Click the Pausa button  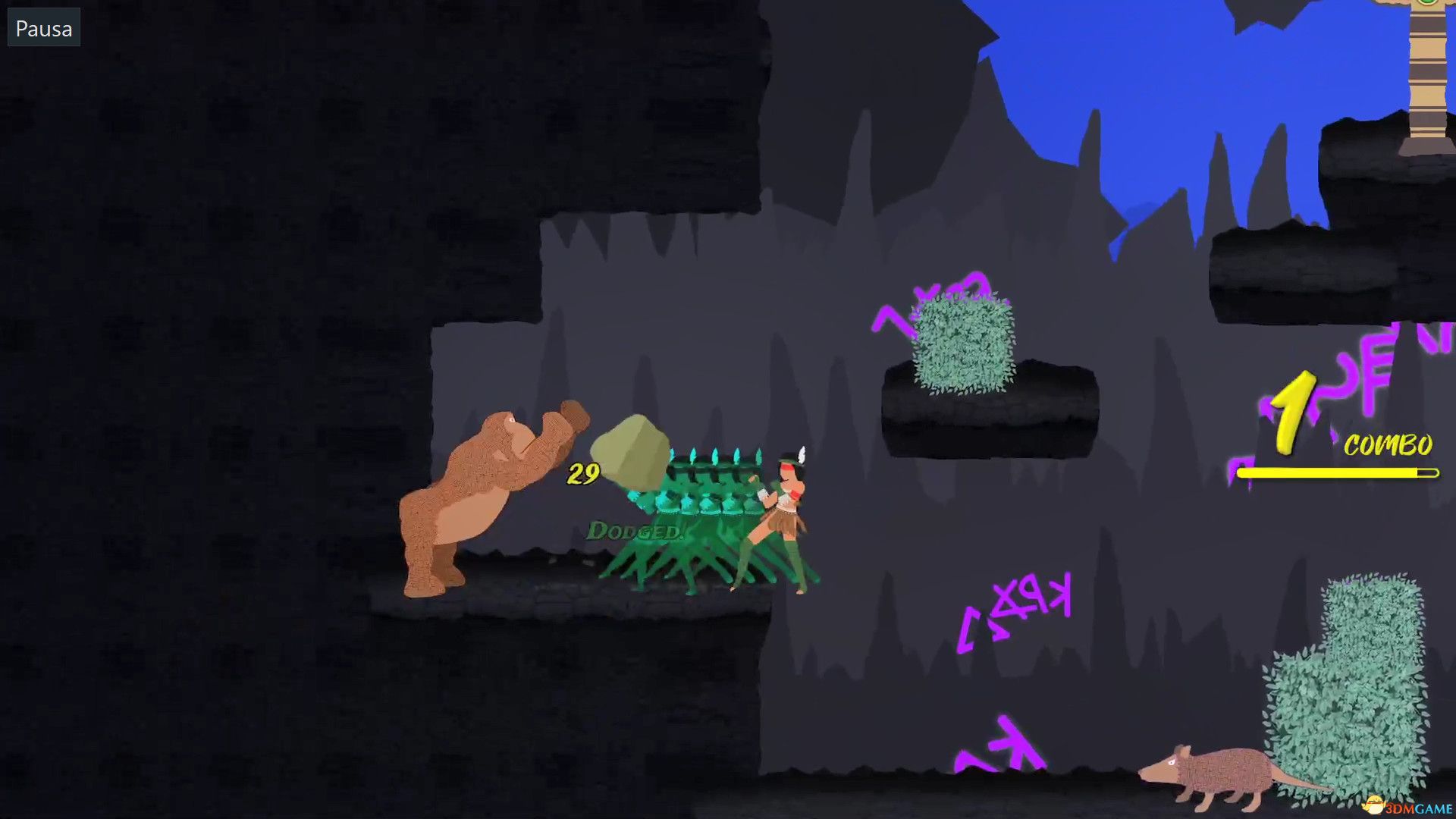42,28
